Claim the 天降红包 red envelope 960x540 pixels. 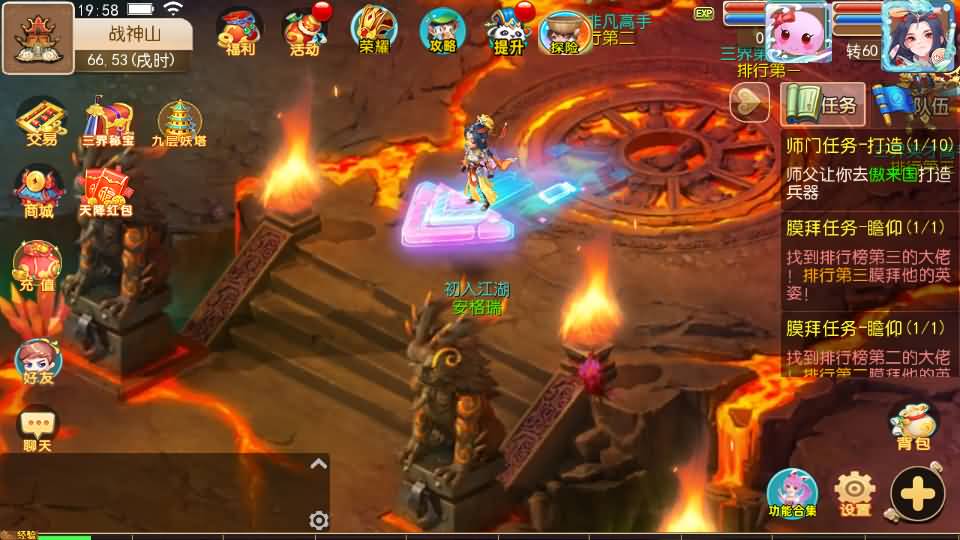click(106, 191)
